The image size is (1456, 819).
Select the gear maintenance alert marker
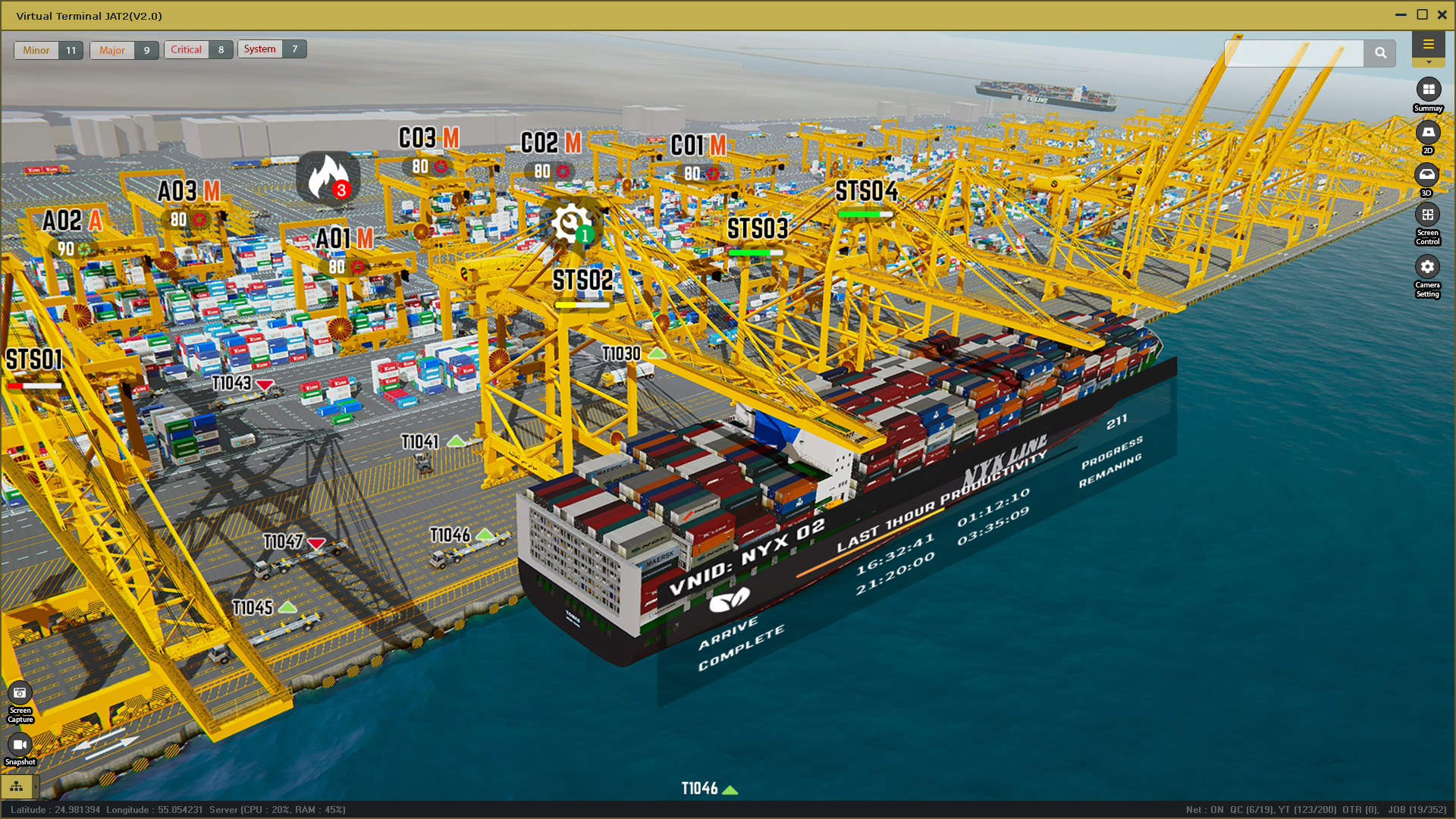[570, 224]
